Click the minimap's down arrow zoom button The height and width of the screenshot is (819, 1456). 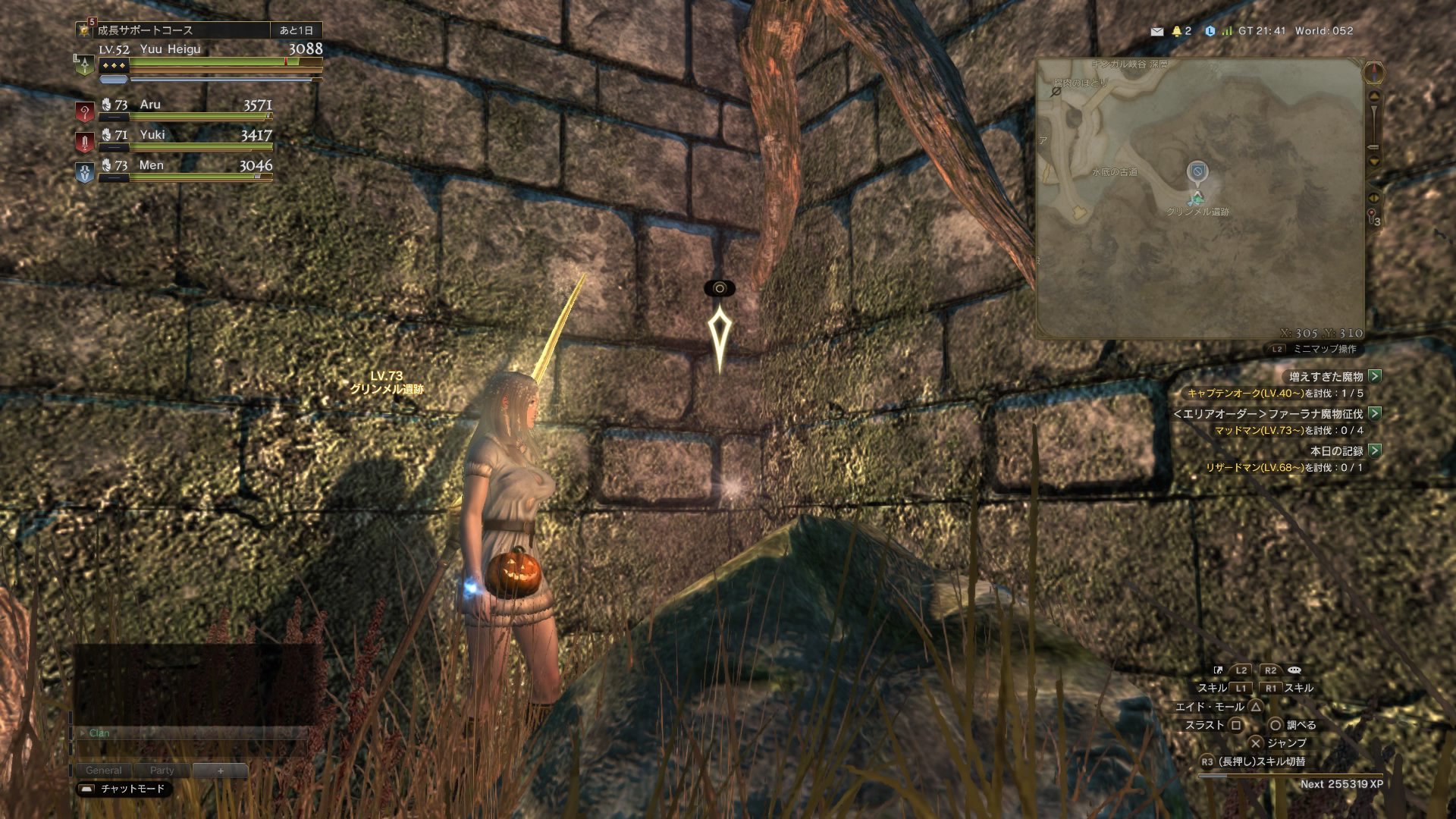pyautogui.click(x=1374, y=161)
